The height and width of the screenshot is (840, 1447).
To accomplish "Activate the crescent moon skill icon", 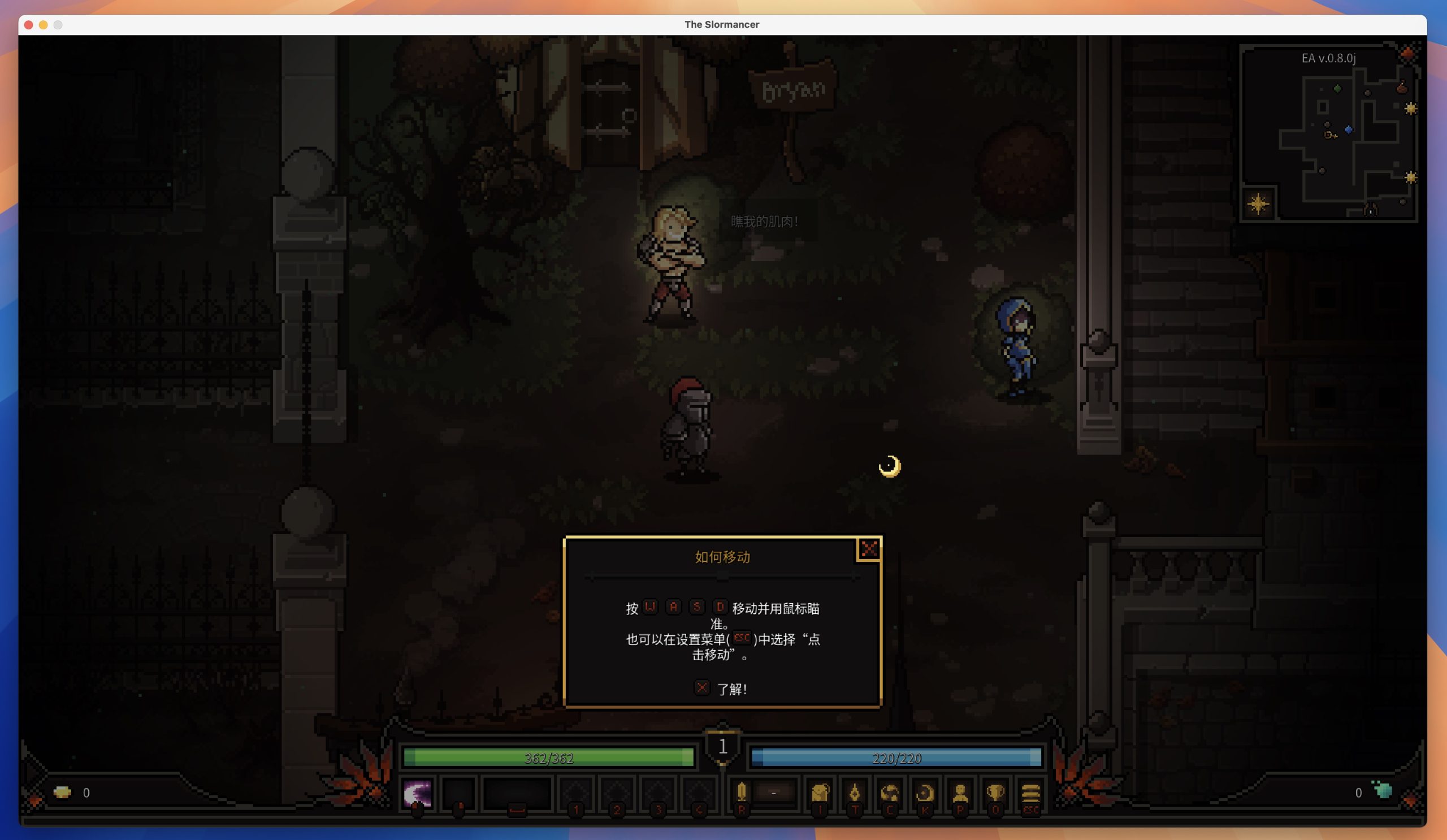I will coord(418,794).
